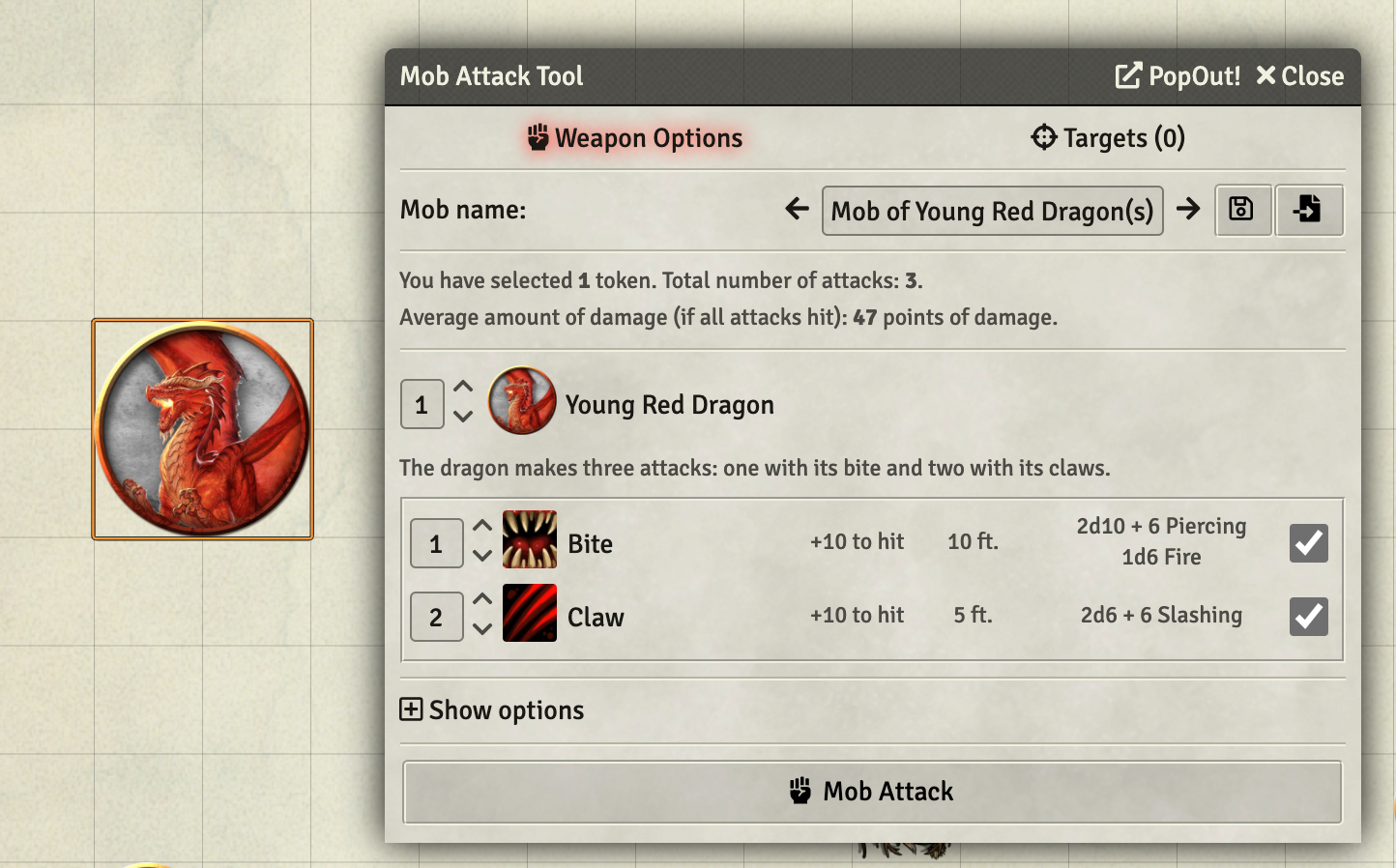Screen dimensions: 1396x868
Task: Select the Bite attack fangs icon
Action: [530, 542]
